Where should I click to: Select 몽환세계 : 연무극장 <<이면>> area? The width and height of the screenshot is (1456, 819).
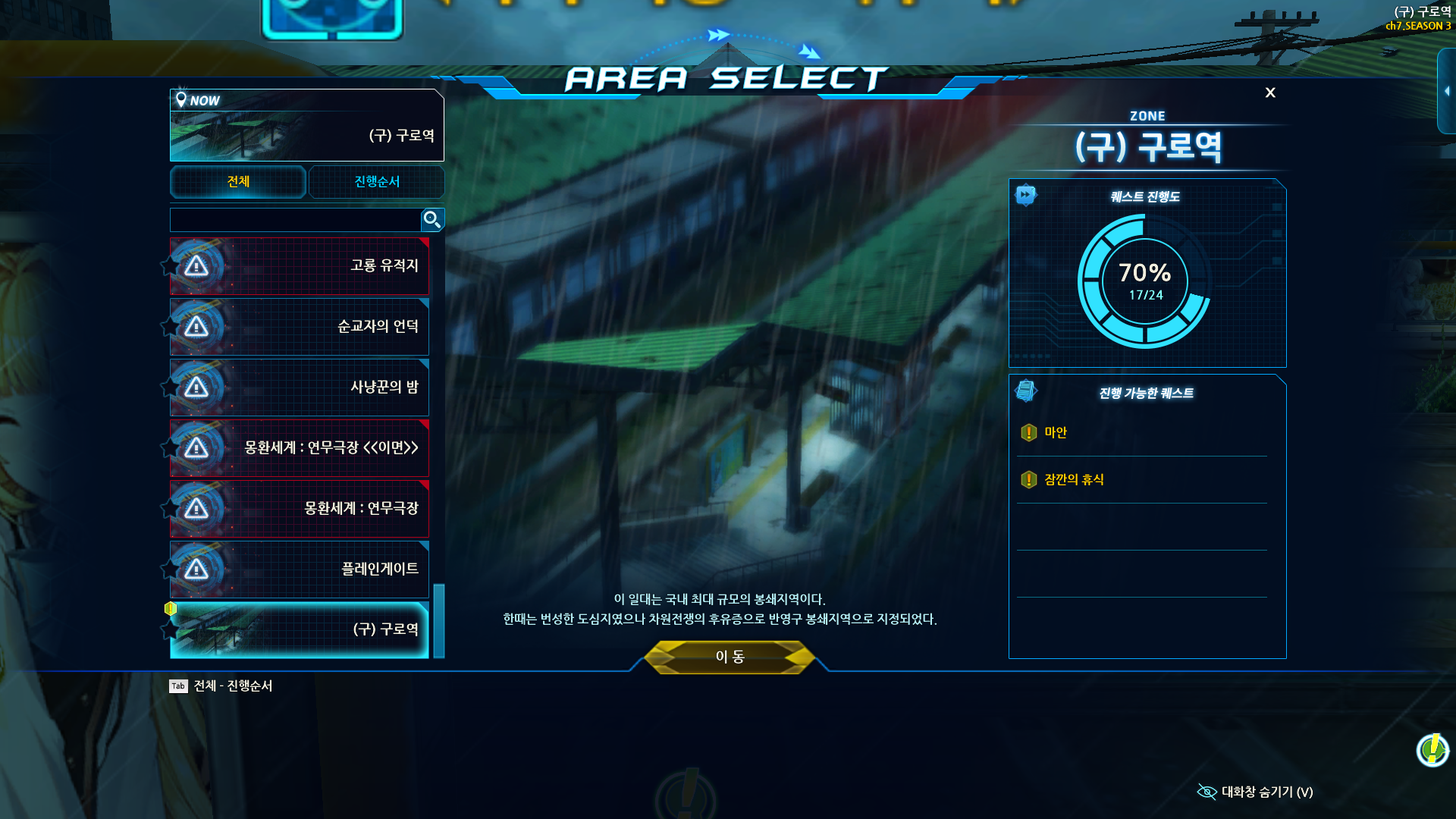(x=300, y=448)
